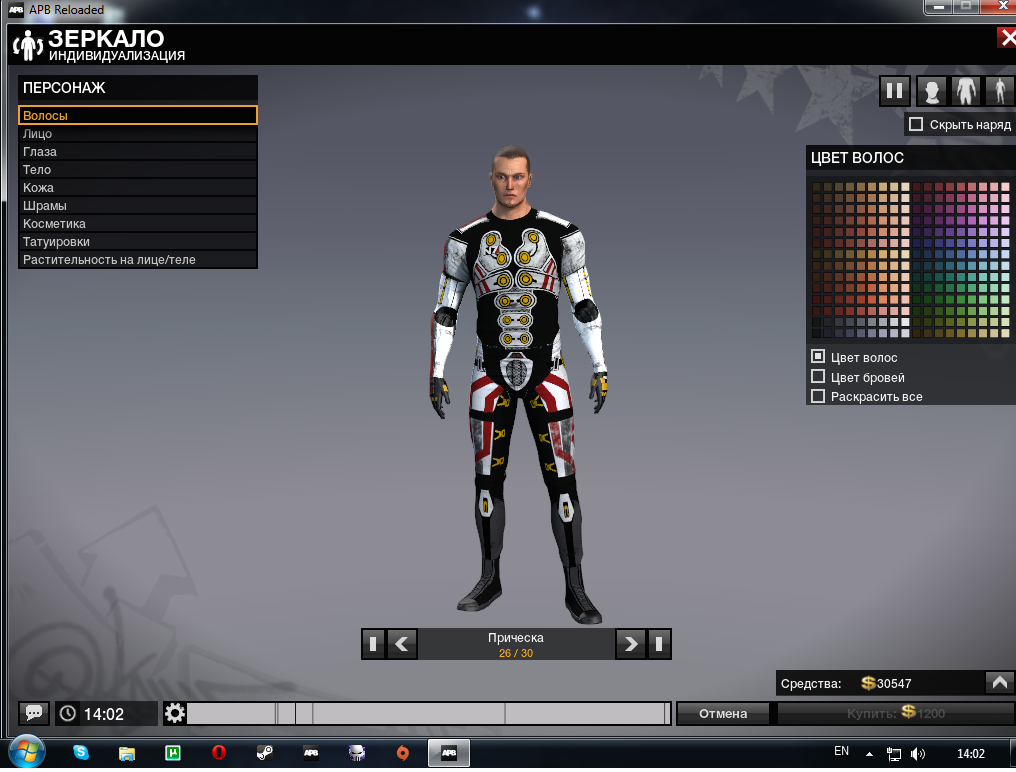Image resolution: width=1016 pixels, height=772 pixels.
Task: Go to the previous hairstyle
Action: click(402, 644)
